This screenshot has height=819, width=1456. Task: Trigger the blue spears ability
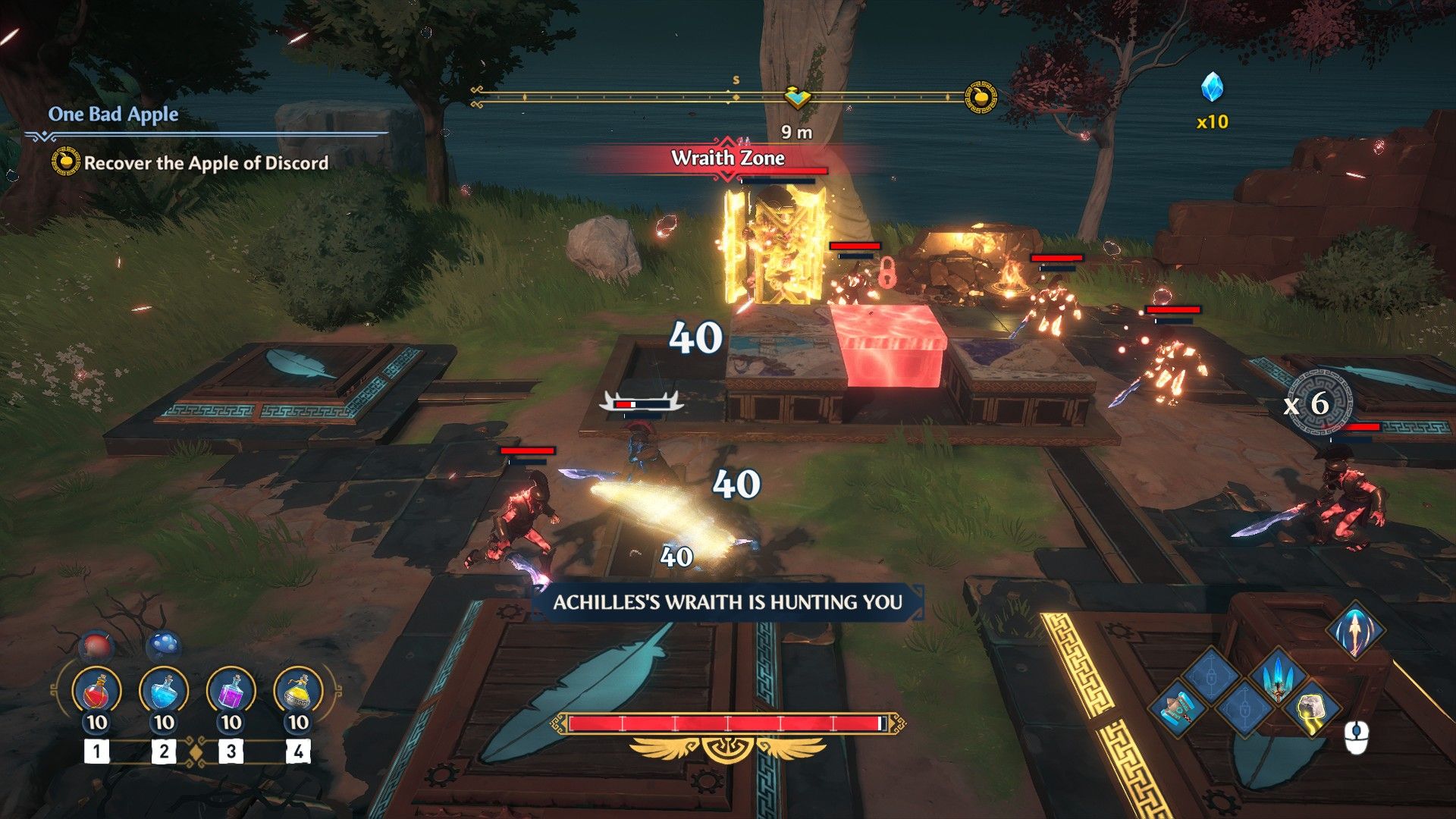pyautogui.click(x=1278, y=676)
